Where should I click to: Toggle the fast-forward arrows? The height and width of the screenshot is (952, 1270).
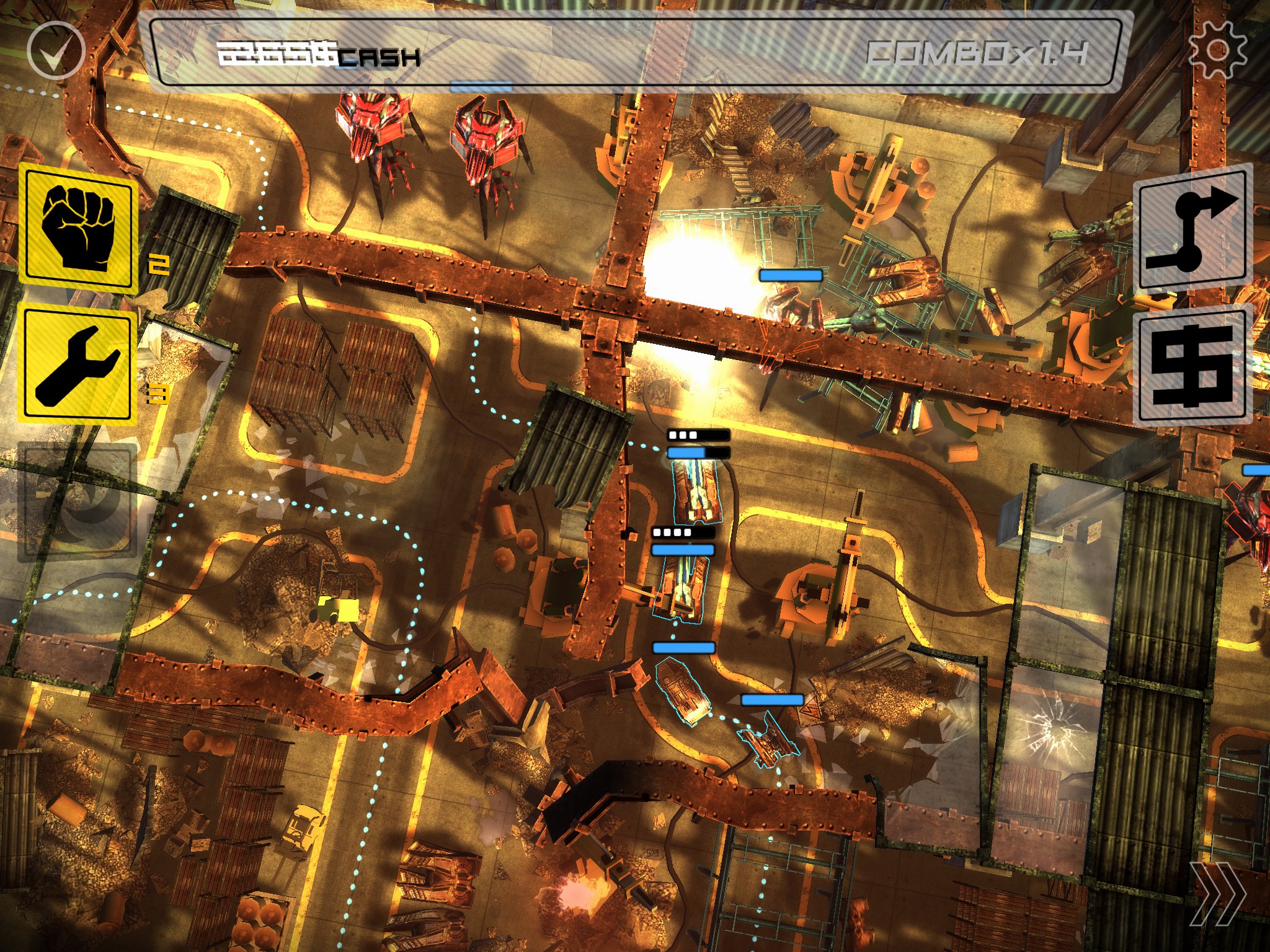click(1217, 894)
